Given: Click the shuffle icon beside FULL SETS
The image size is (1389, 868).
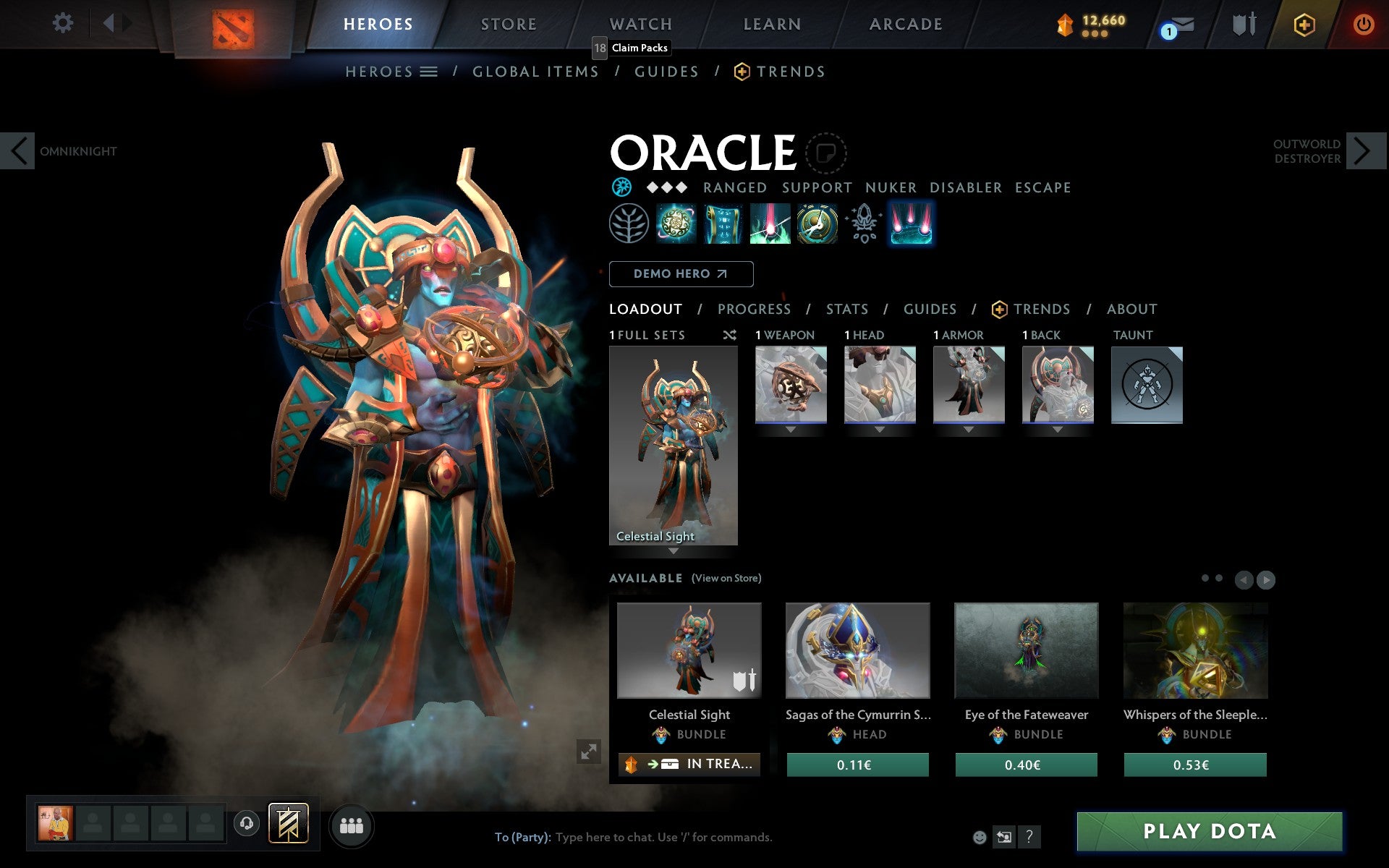Looking at the screenshot, I should [x=729, y=335].
